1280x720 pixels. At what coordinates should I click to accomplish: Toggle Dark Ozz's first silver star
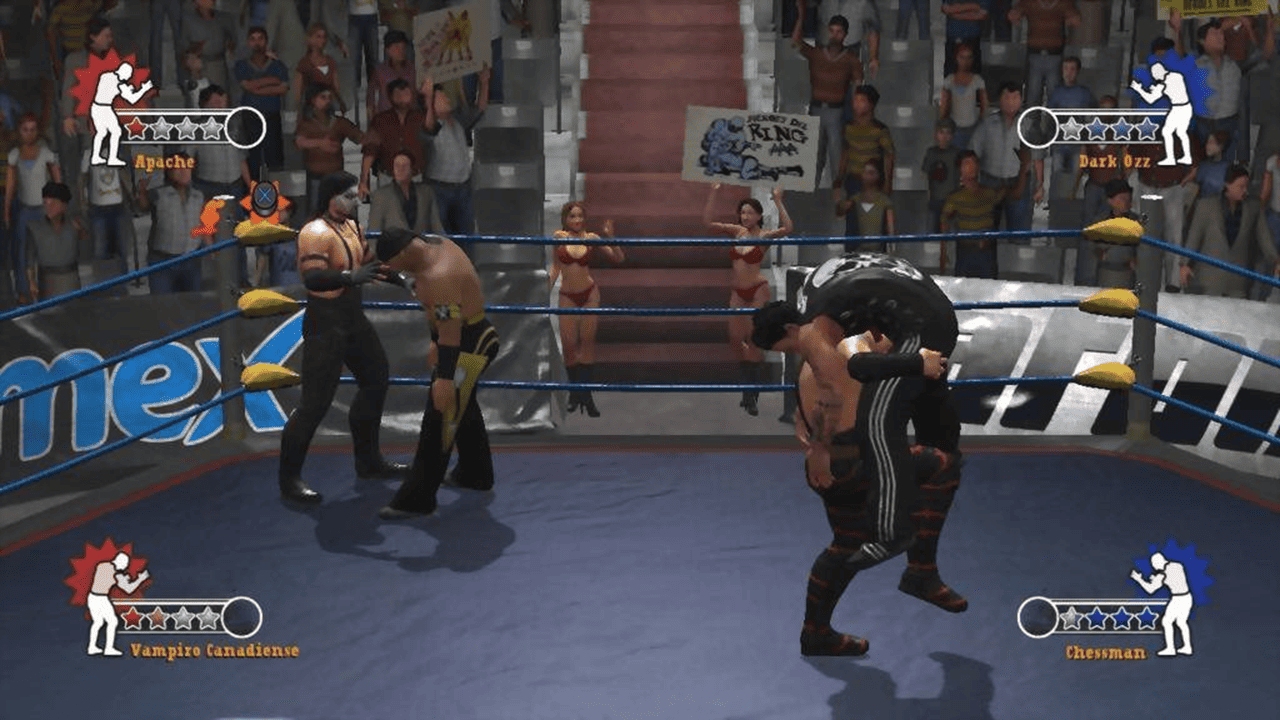(1070, 126)
